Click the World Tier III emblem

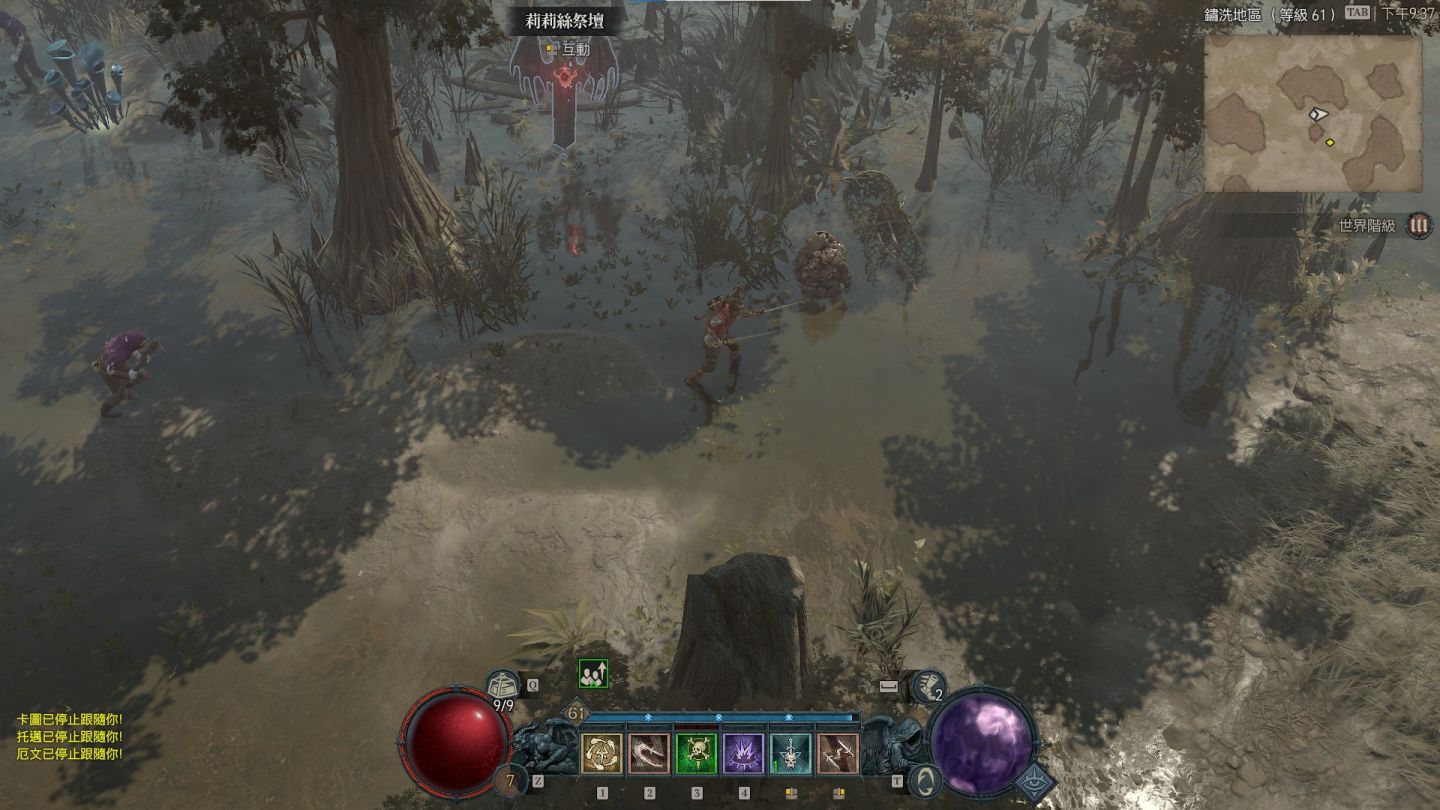pos(1418,225)
